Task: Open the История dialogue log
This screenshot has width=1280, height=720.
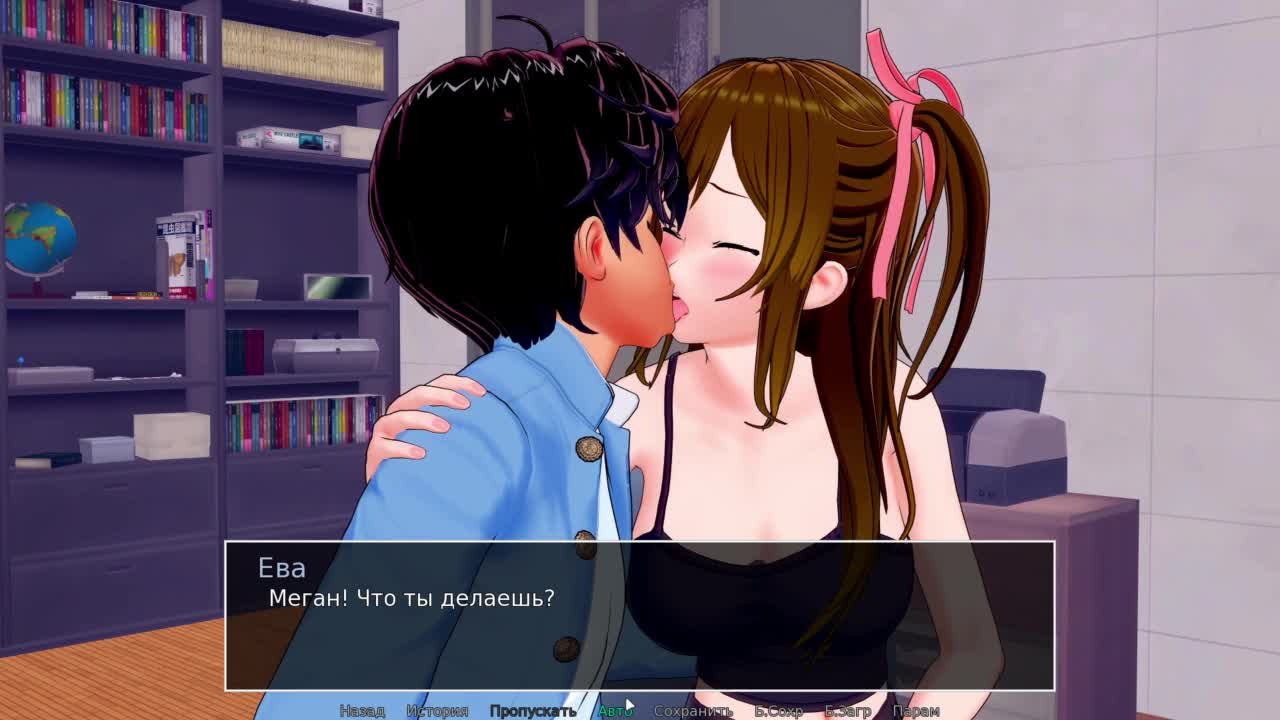Action: click(x=437, y=711)
